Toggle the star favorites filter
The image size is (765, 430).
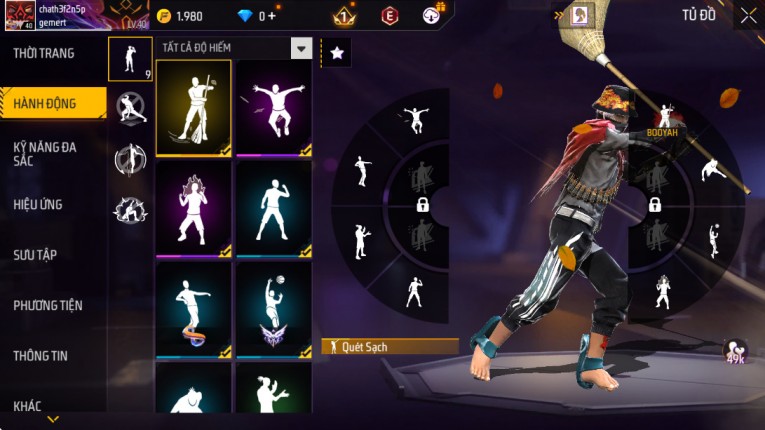[x=336, y=53]
